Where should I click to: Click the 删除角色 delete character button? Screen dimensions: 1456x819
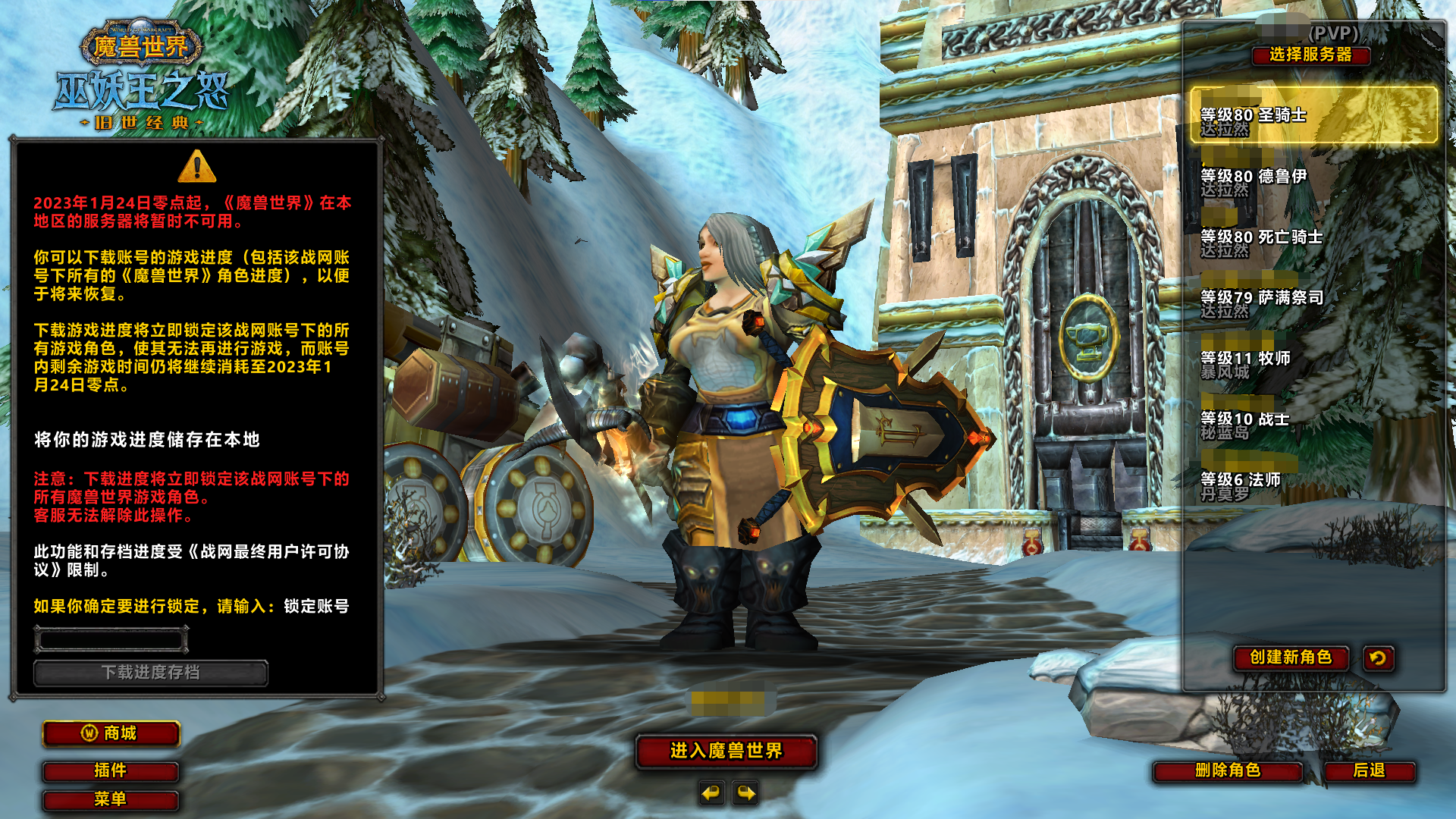pos(1227,770)
